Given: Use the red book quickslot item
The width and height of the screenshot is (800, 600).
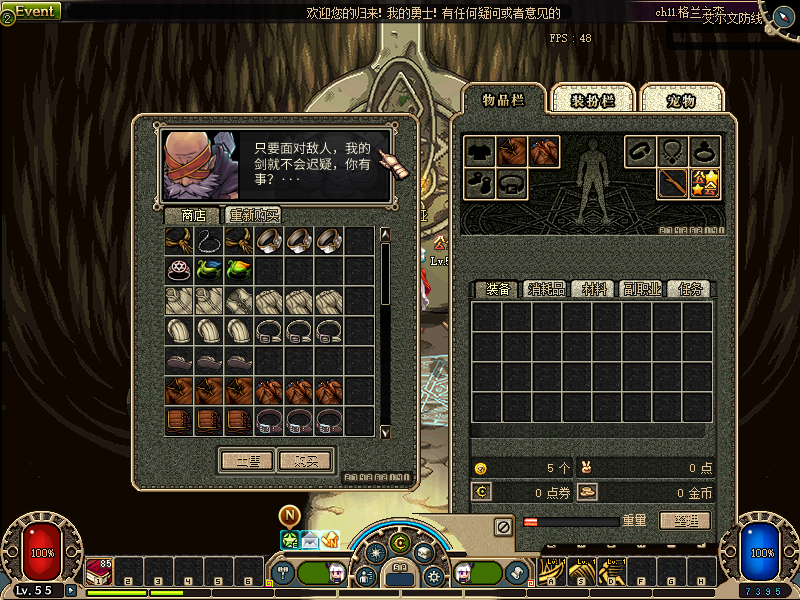Looking at the screenshot, I should tap(99, 570).
